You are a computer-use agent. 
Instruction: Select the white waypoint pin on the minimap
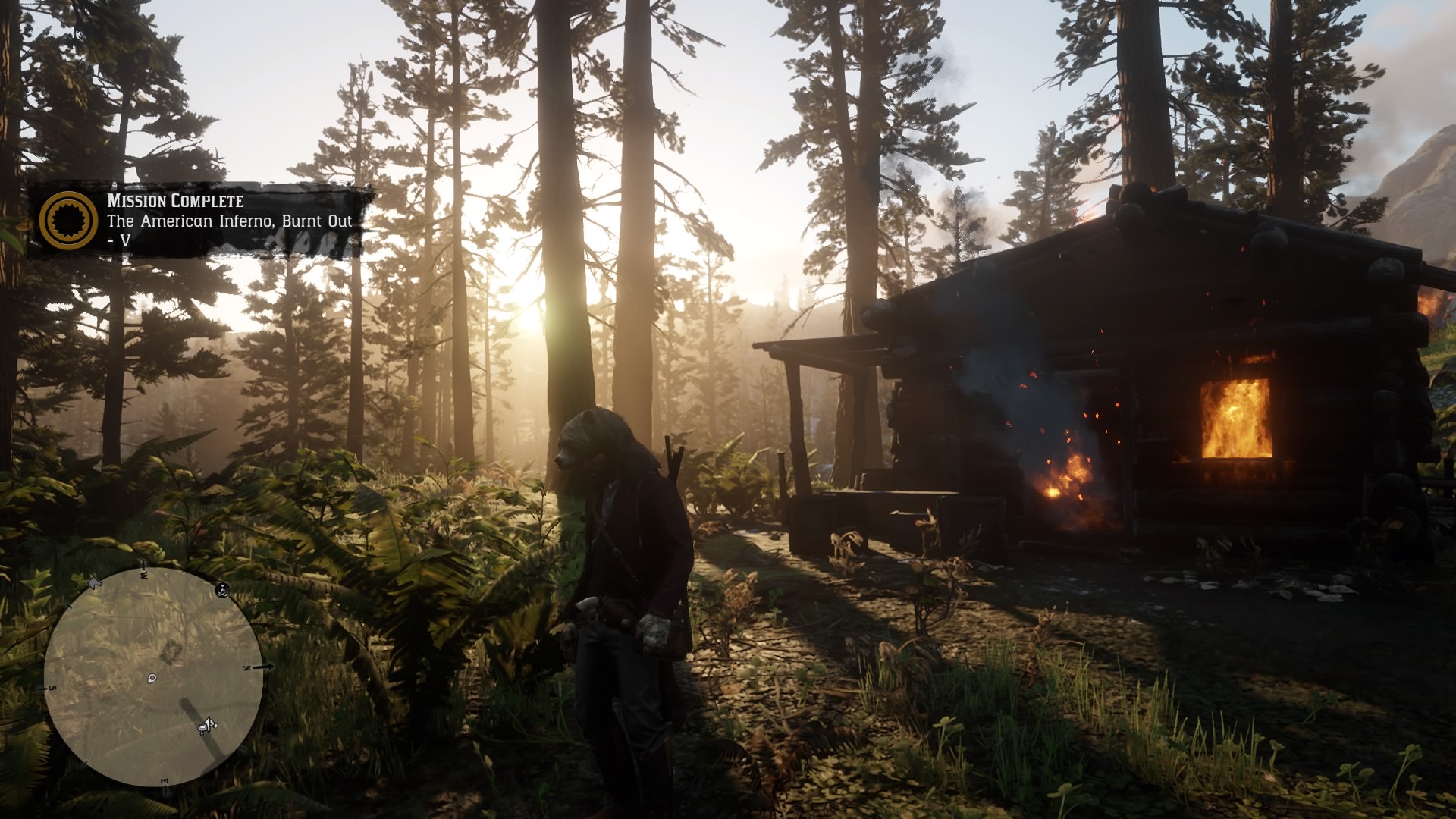(x=152, y=679)
